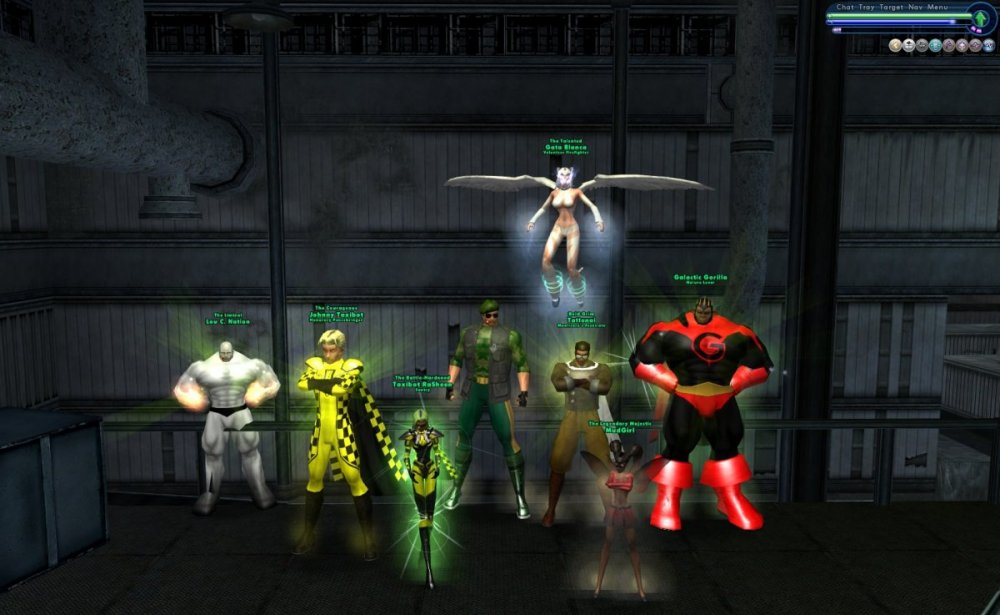Click the green arrow icon beside the bars
The height and width of the screenshot is (615, 1000).
click(x=980, y=18)
